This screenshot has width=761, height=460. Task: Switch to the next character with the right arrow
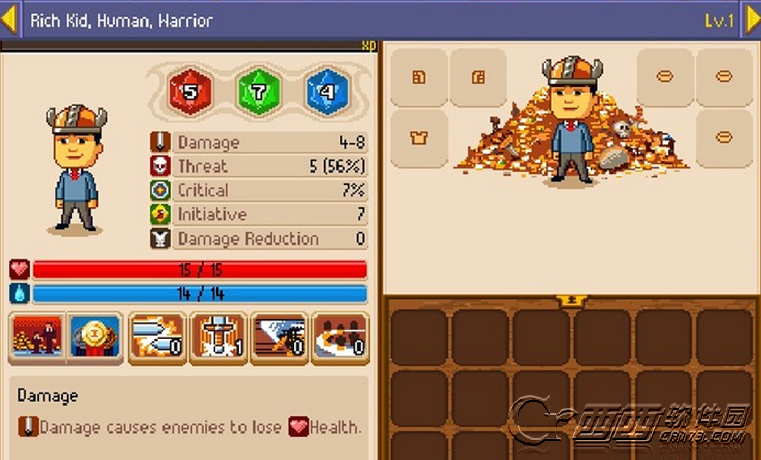[751, 20]
